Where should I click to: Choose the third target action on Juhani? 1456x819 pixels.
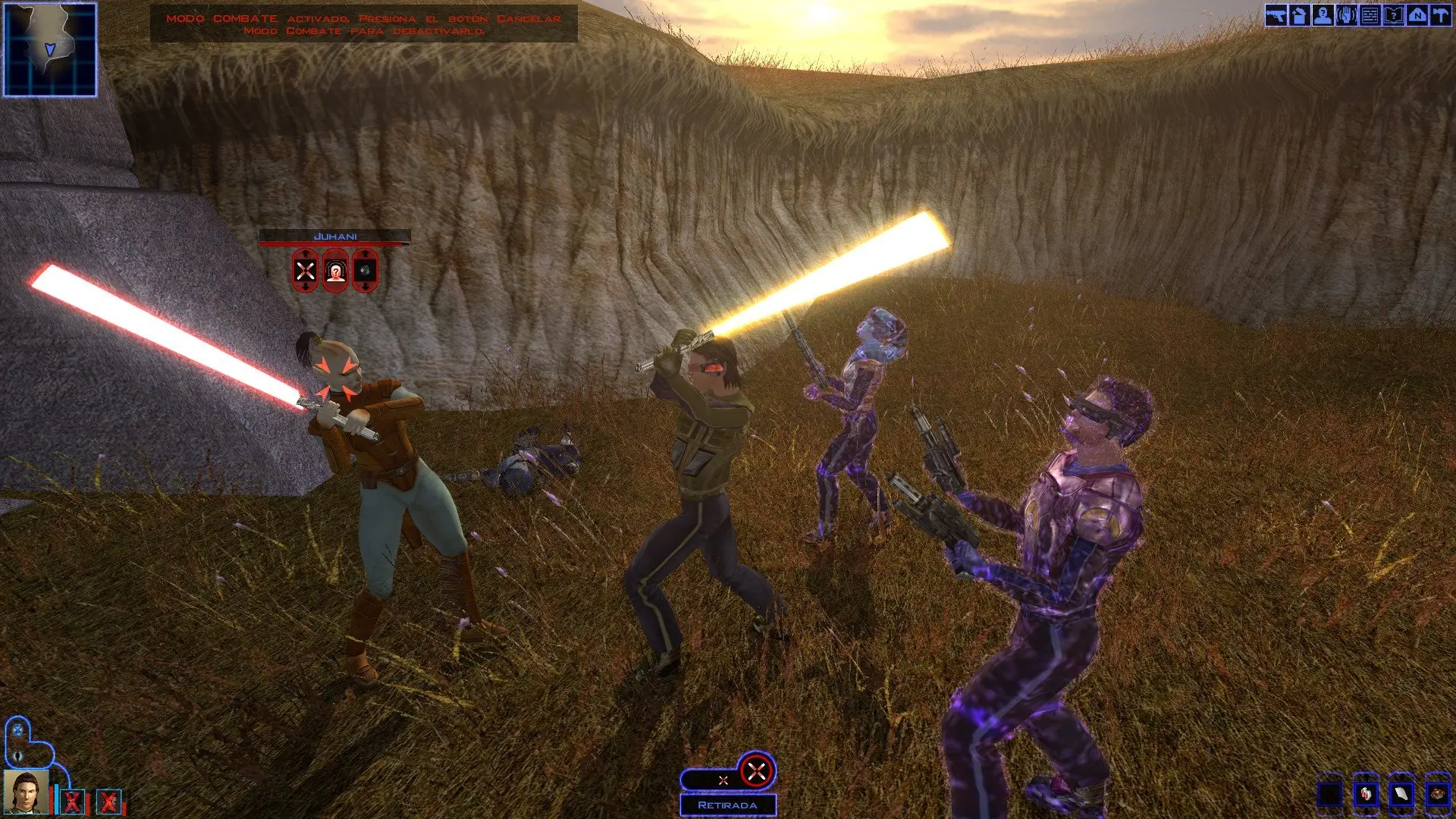click(x=365, y=271)
